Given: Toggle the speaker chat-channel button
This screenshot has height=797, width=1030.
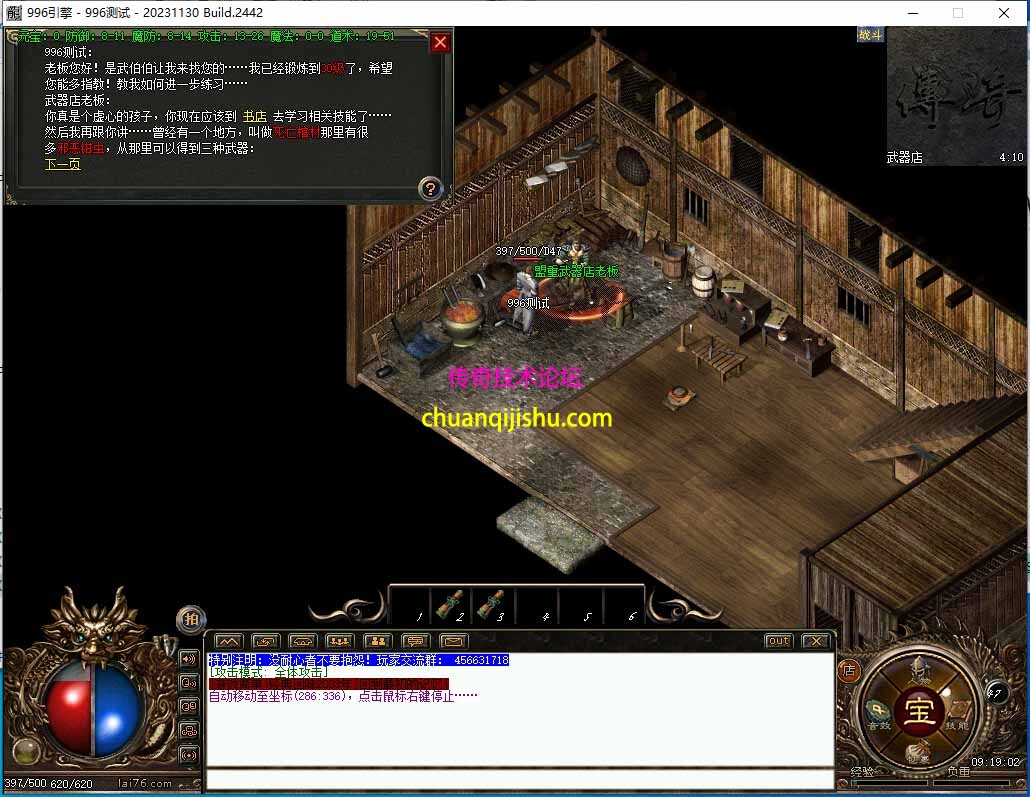Looking at the screenshot, I should click(x=189, y=659).
